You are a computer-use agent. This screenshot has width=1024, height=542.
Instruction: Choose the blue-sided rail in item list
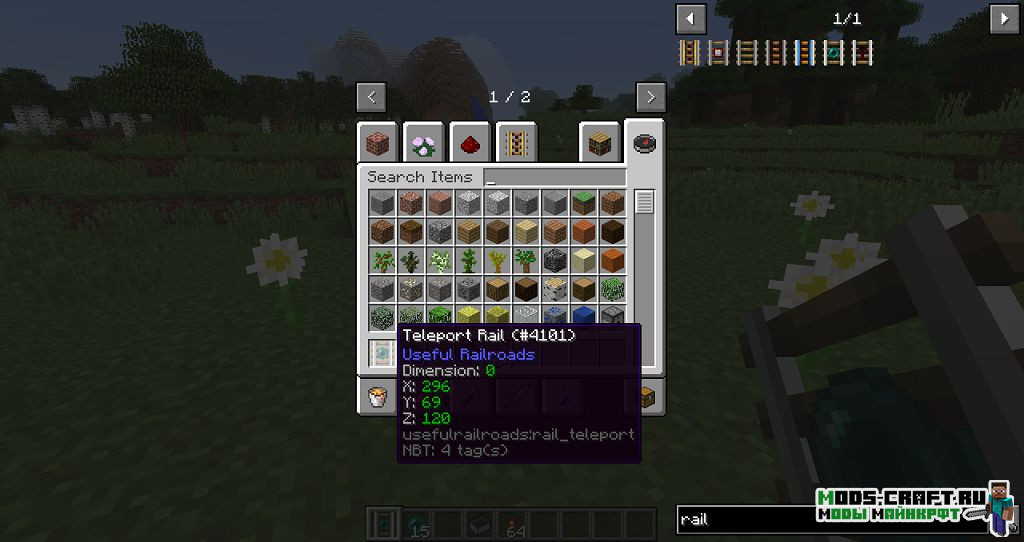[x=805, y=52]
